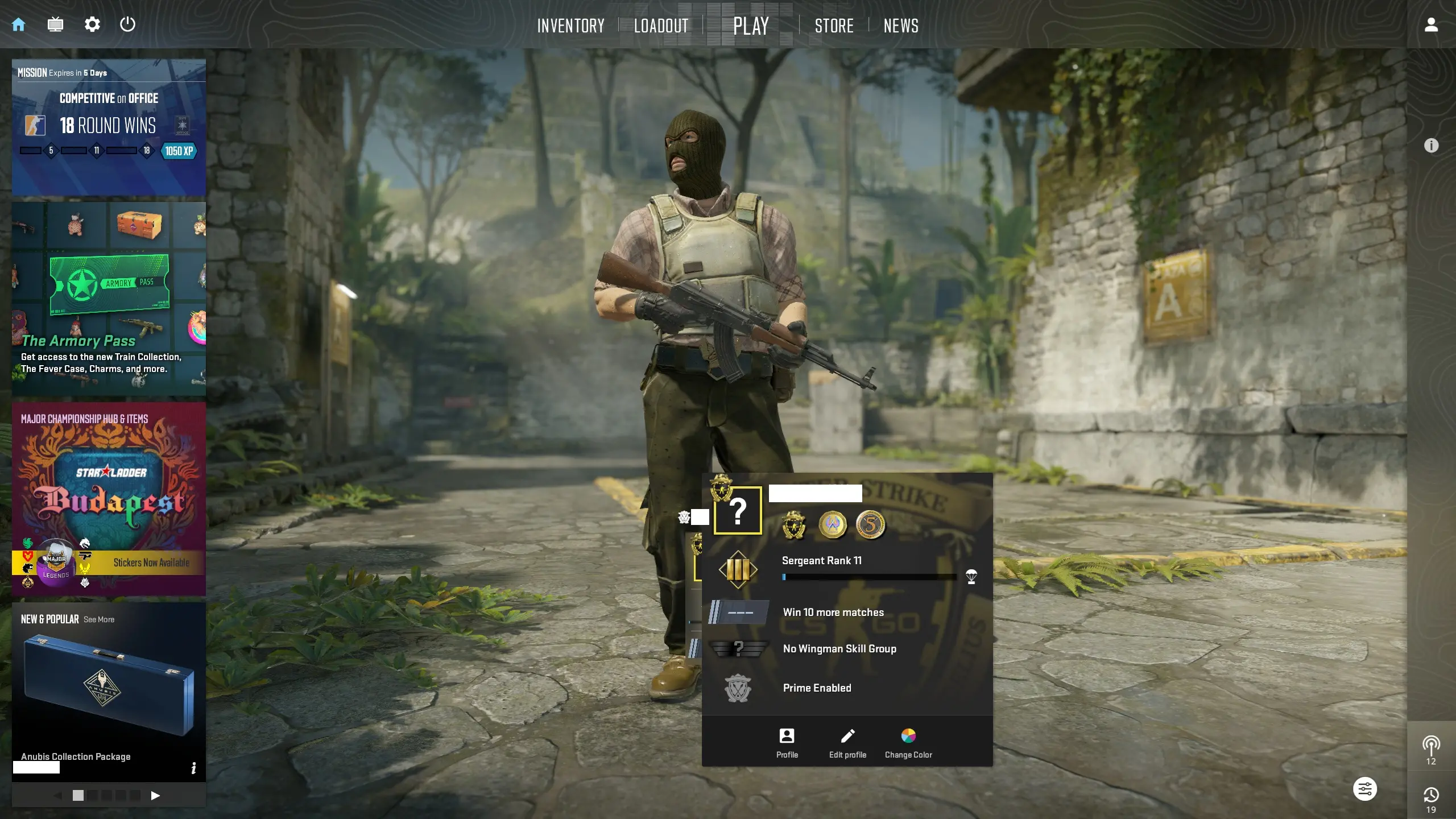
Task: Open the player avatar icon top right
Action: coord(1430,24)
